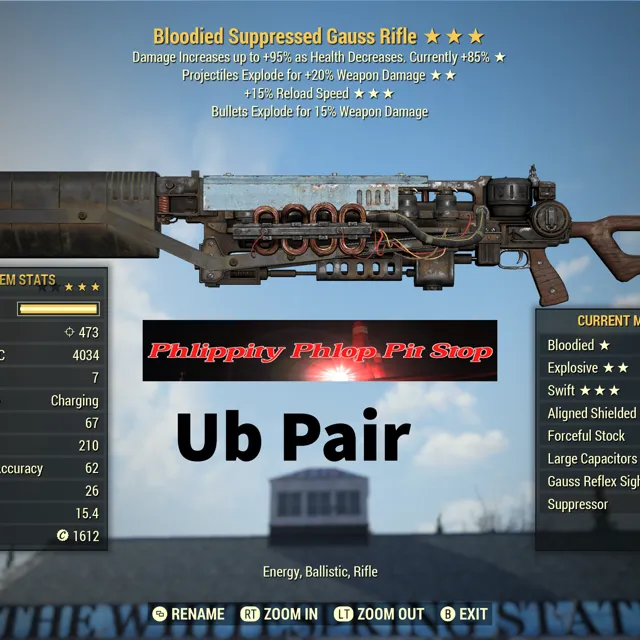This screenshot has height=640, width=640.
Task: Select the Aligned Shielded mod row
Action: (x=592, y=413)
